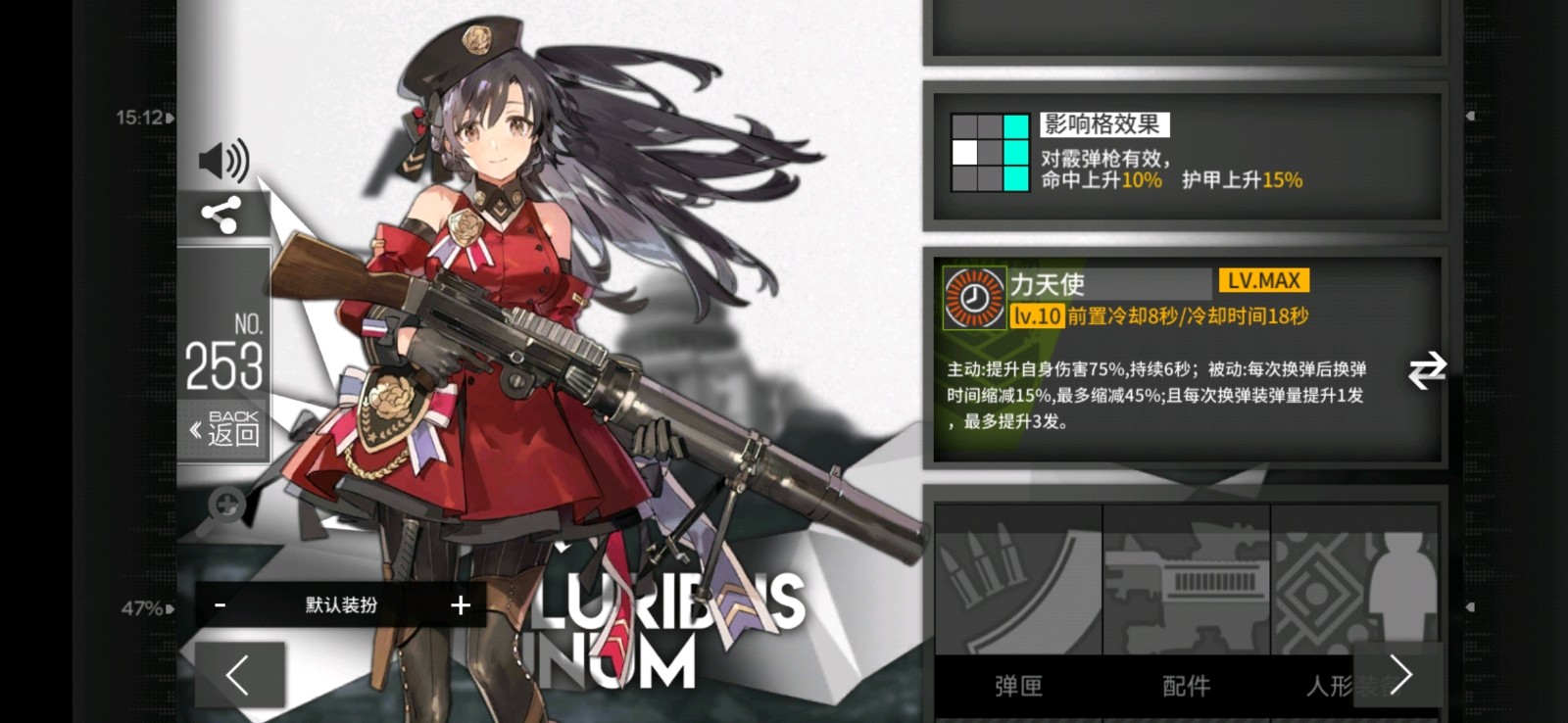Click the doll swap arrows icon
The image size is (1568, 723).
(x=1429, y=369)
